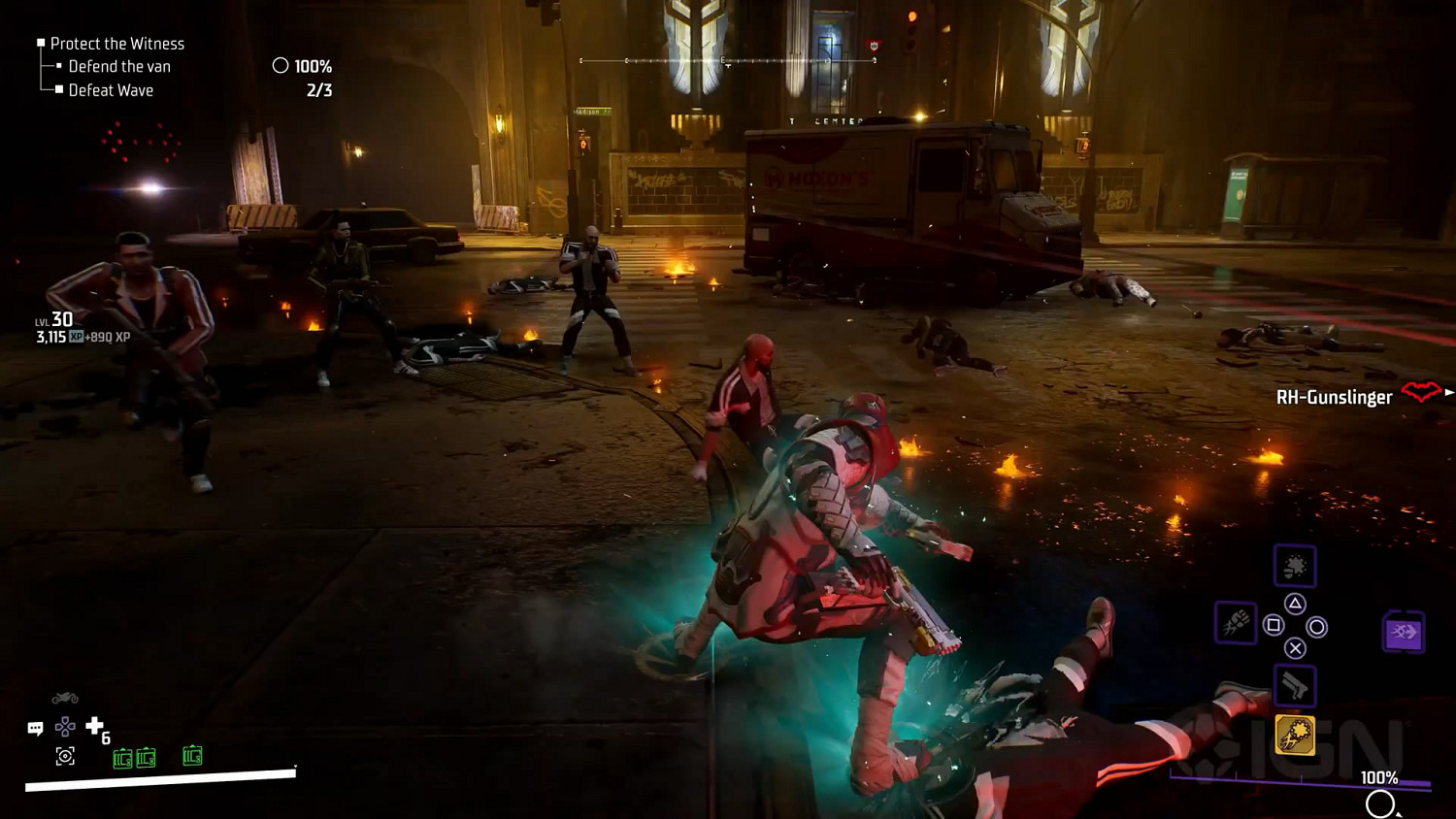
Task: Select the rightmost green ammo crate icon
Action: point(192,756)
